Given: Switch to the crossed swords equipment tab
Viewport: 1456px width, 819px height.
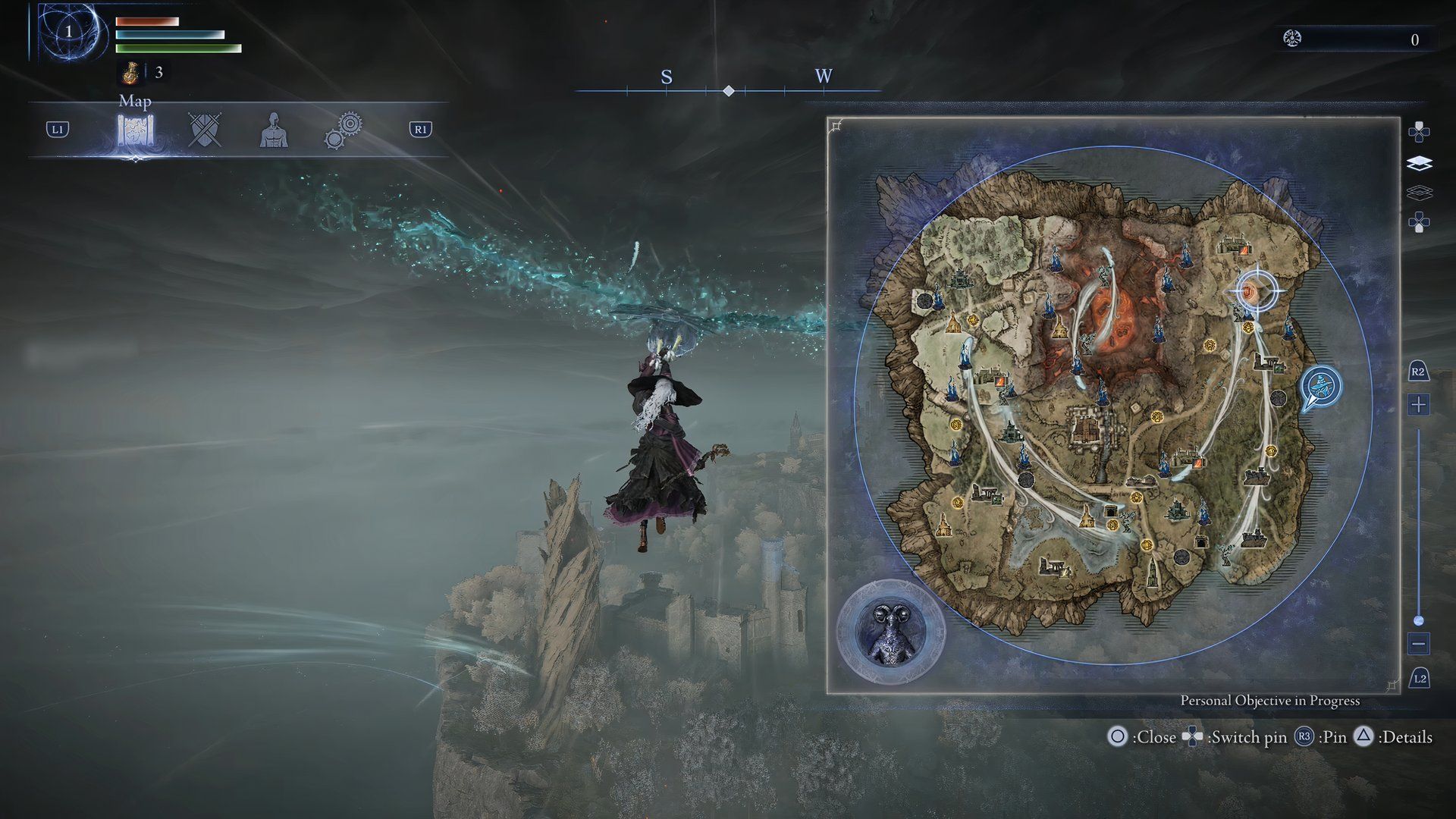Looking at the screenshot, I should click(205, 130).
